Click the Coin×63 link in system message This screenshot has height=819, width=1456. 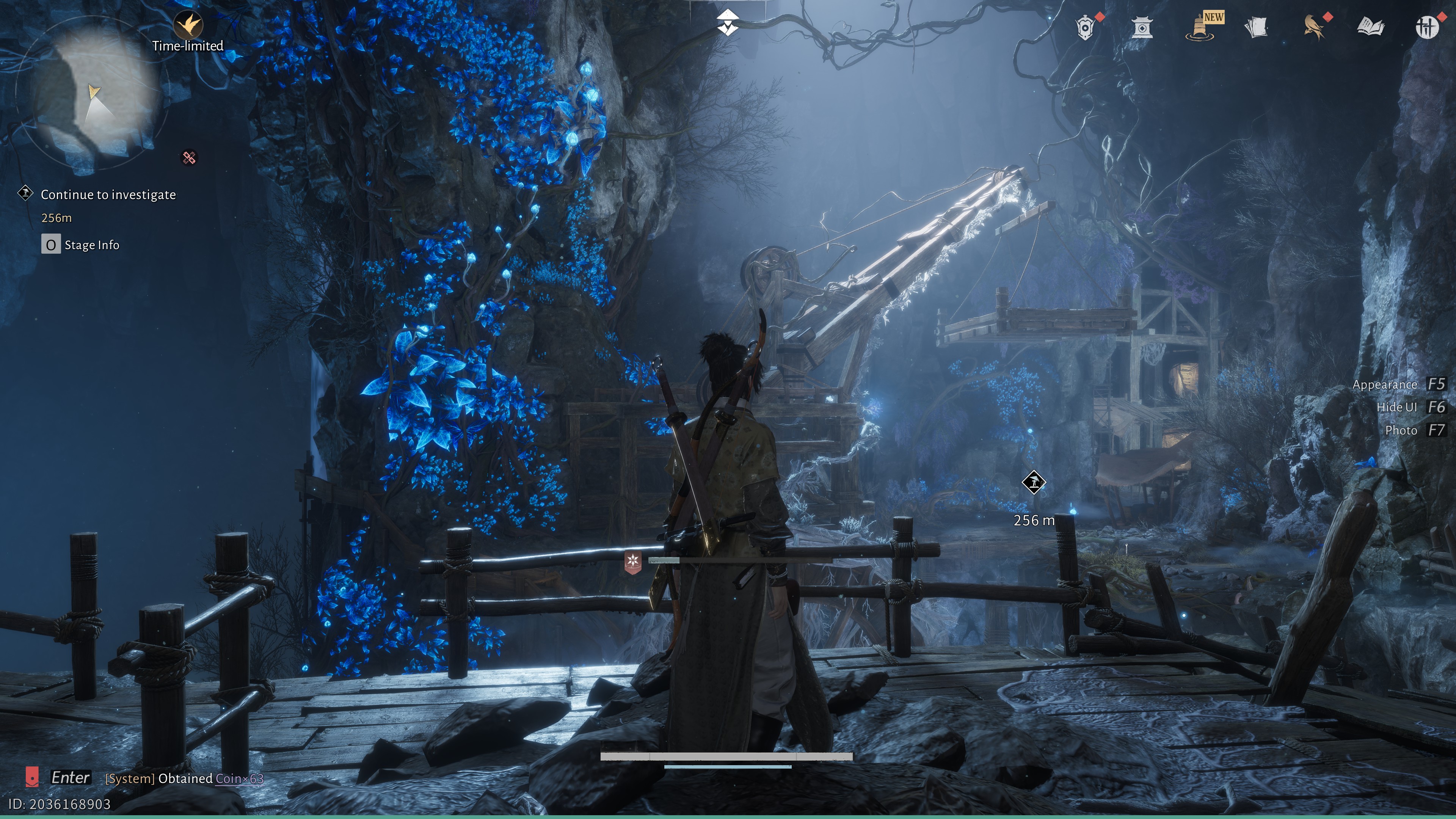coord(239,779)
